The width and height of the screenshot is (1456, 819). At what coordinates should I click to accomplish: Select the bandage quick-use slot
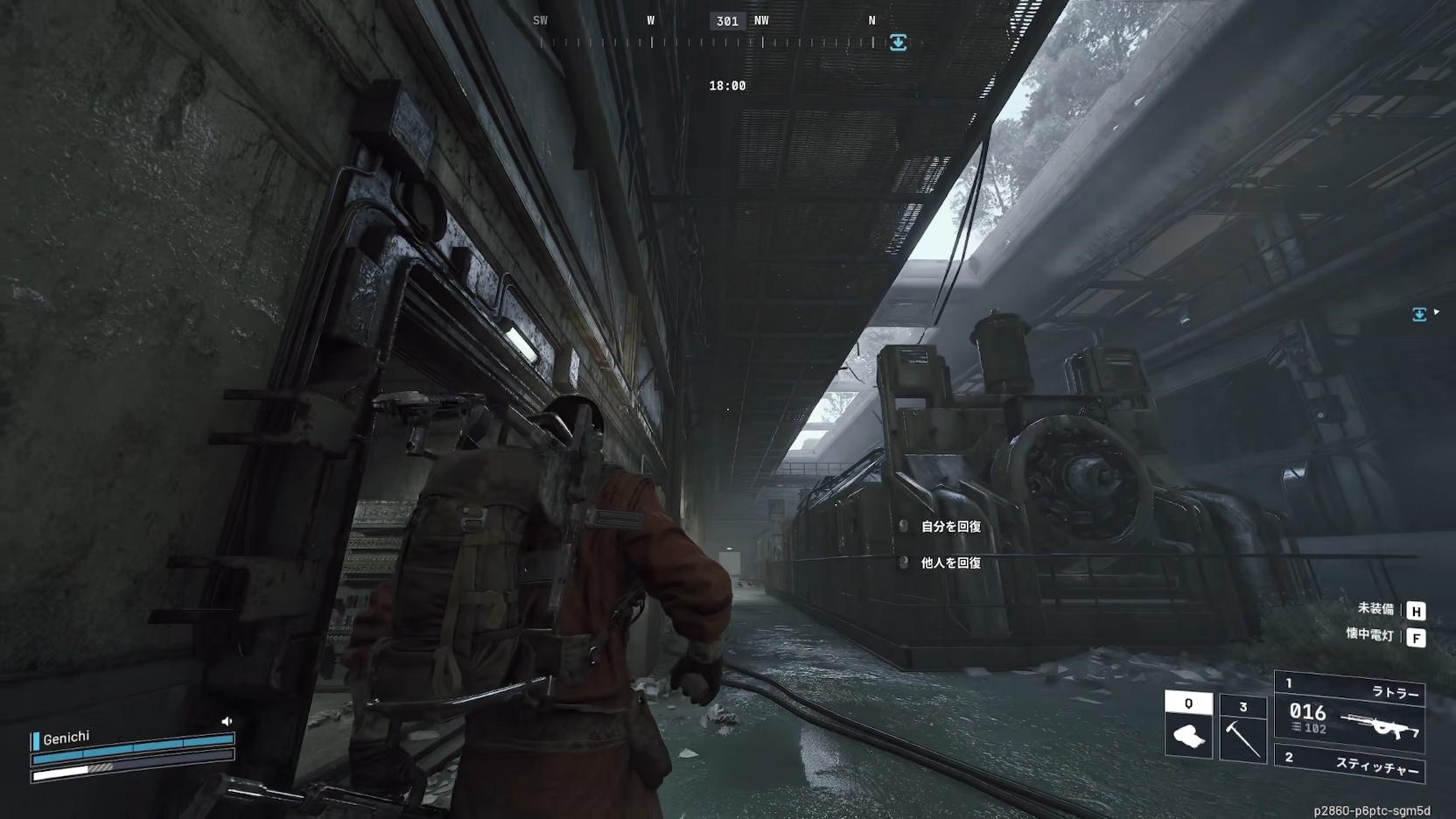[1188, 728]
